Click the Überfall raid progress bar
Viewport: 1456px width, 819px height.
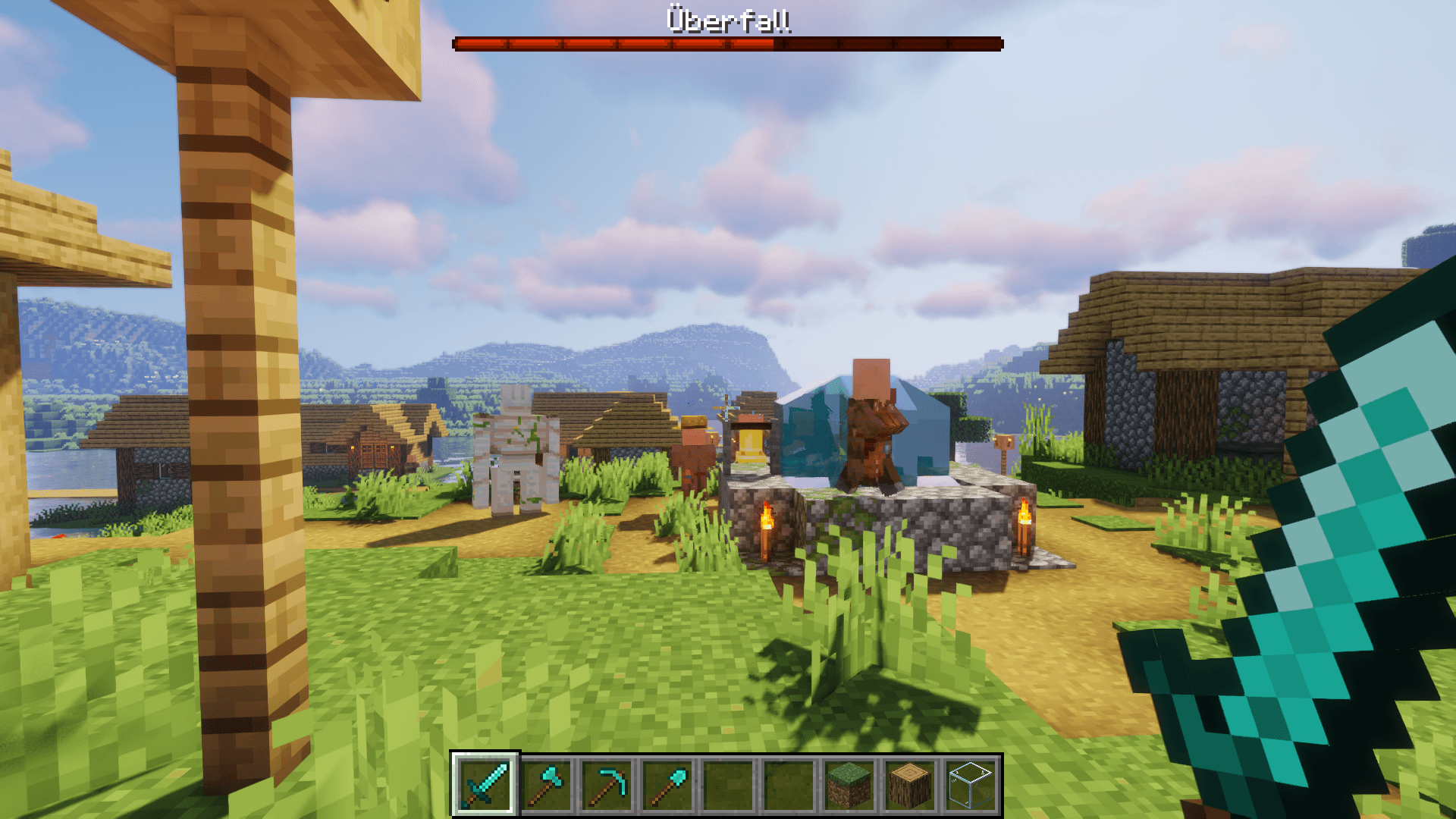(728, 43)
